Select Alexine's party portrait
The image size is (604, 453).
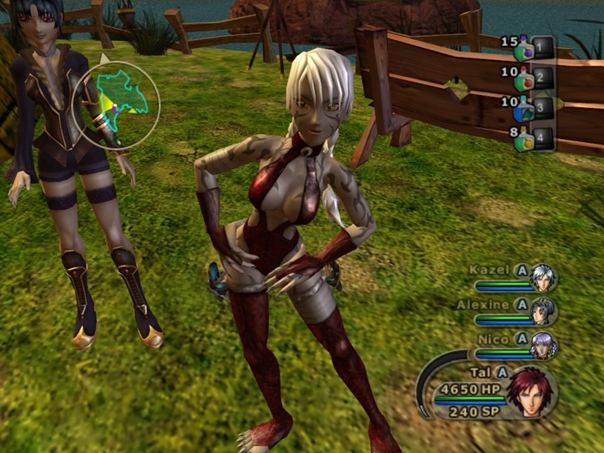pos(543,311)
